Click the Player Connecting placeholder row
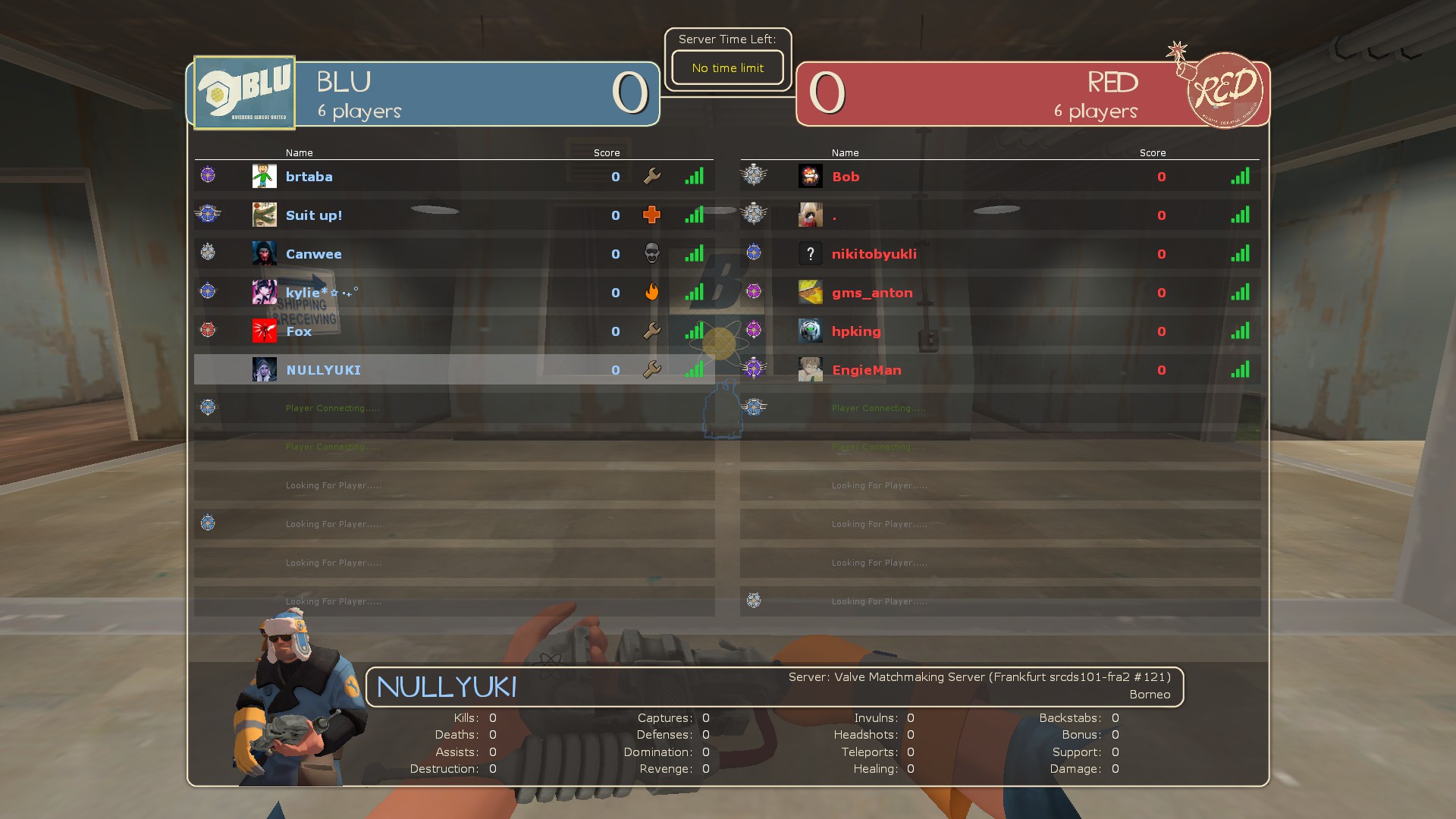 (331, 407)
